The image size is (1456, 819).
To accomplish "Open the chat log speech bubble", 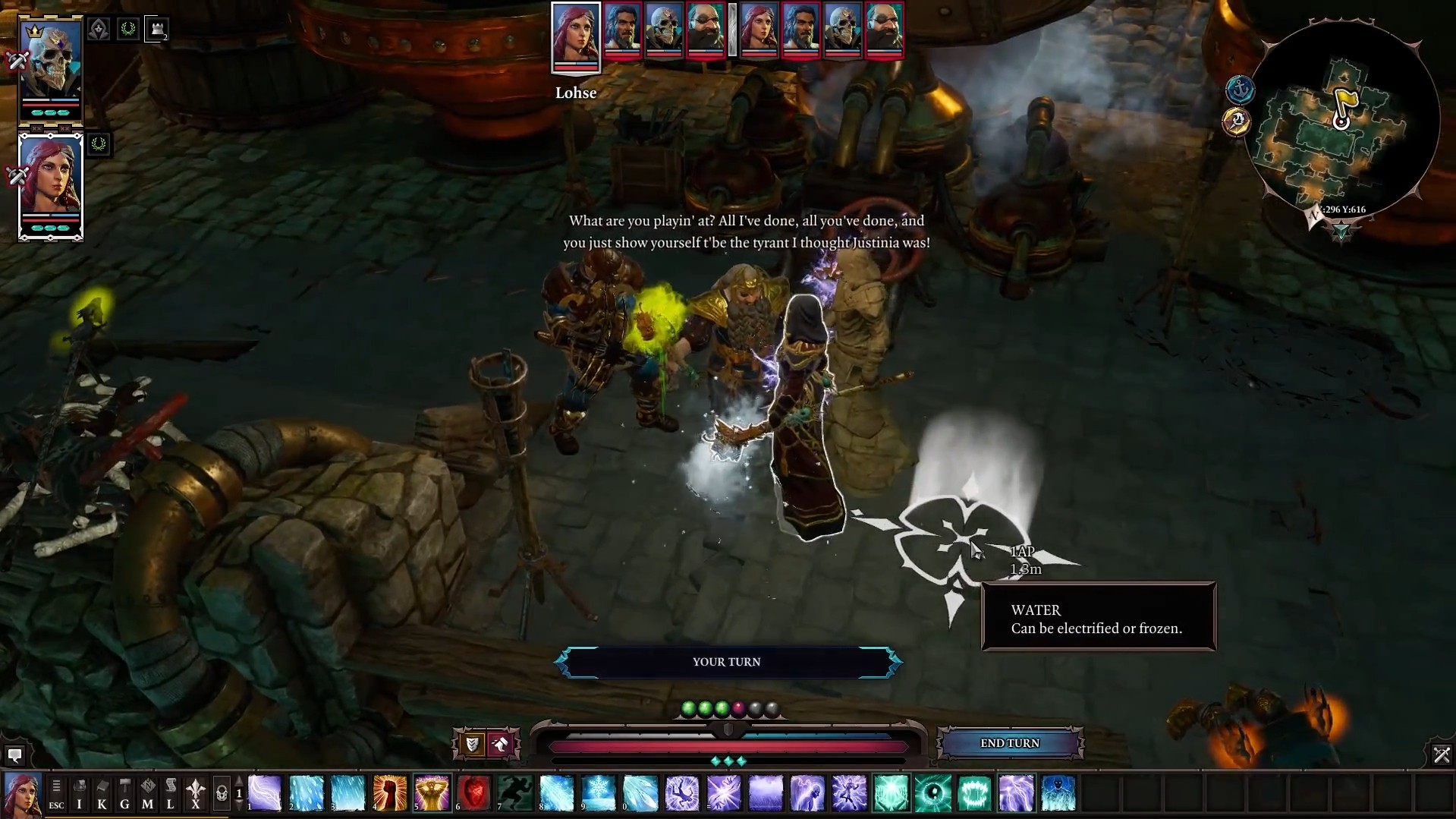I will click(14, 755).
